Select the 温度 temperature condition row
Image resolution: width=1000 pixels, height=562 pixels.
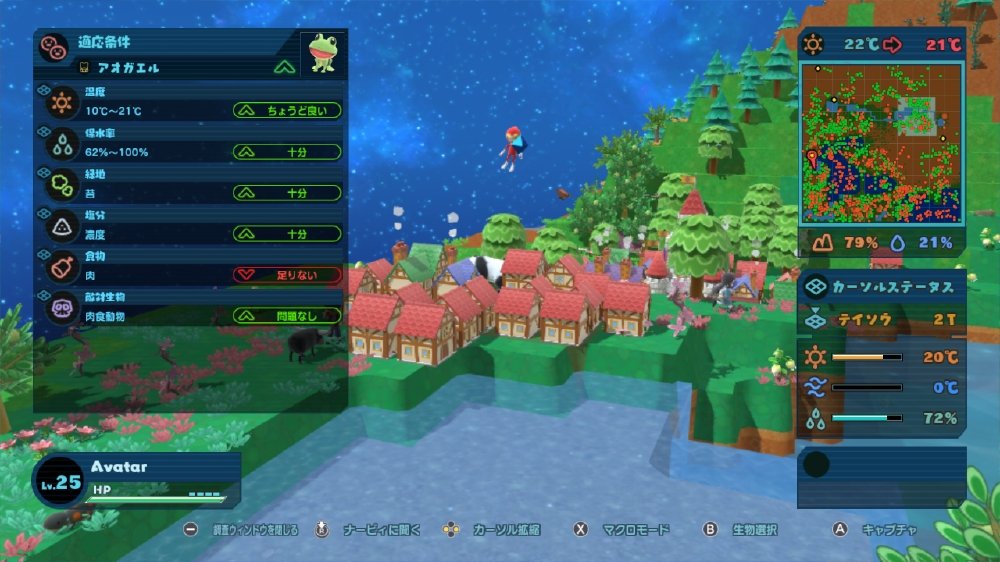(x=190, y=103)
